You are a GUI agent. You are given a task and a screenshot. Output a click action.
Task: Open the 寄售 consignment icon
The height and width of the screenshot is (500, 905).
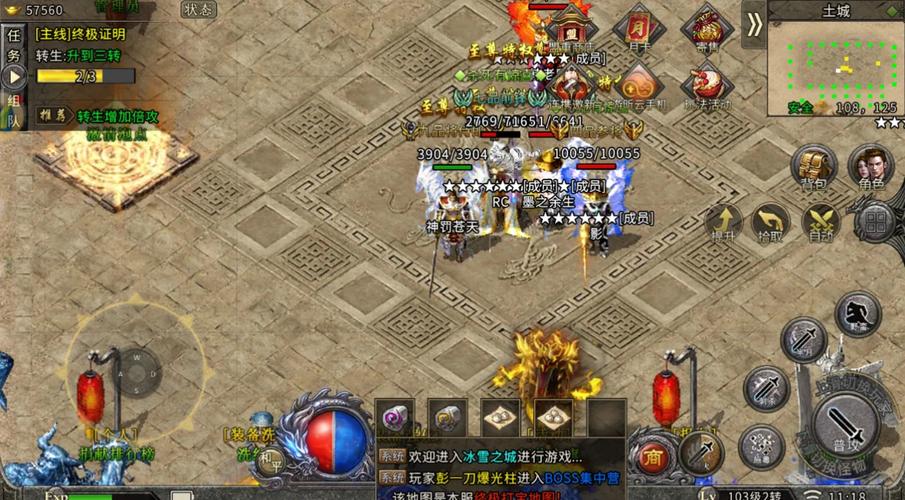click(707, 28)
